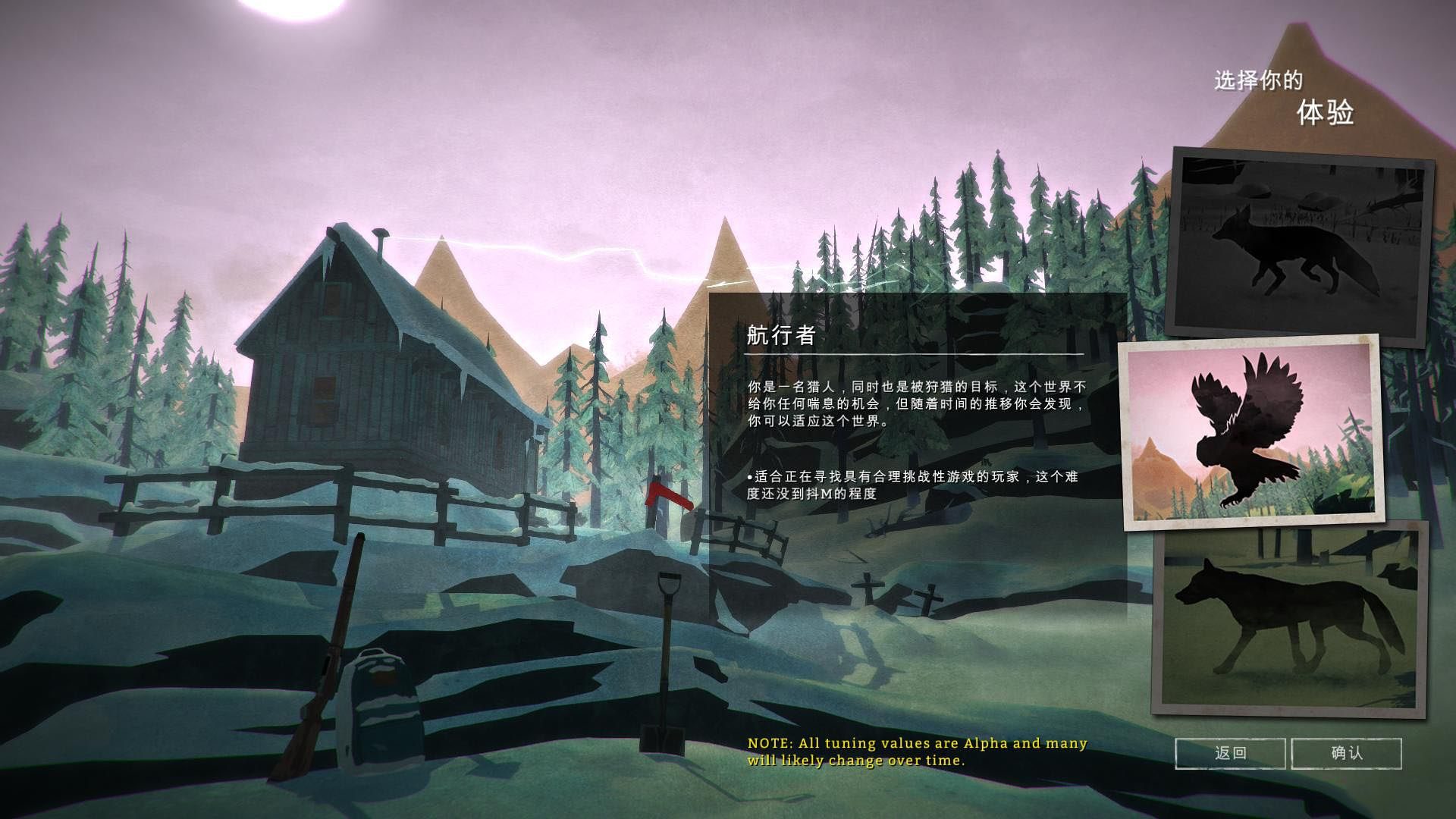Click the 返回 back button
This screenshot has width=1456, height=819.
(x=1230, y=753)
